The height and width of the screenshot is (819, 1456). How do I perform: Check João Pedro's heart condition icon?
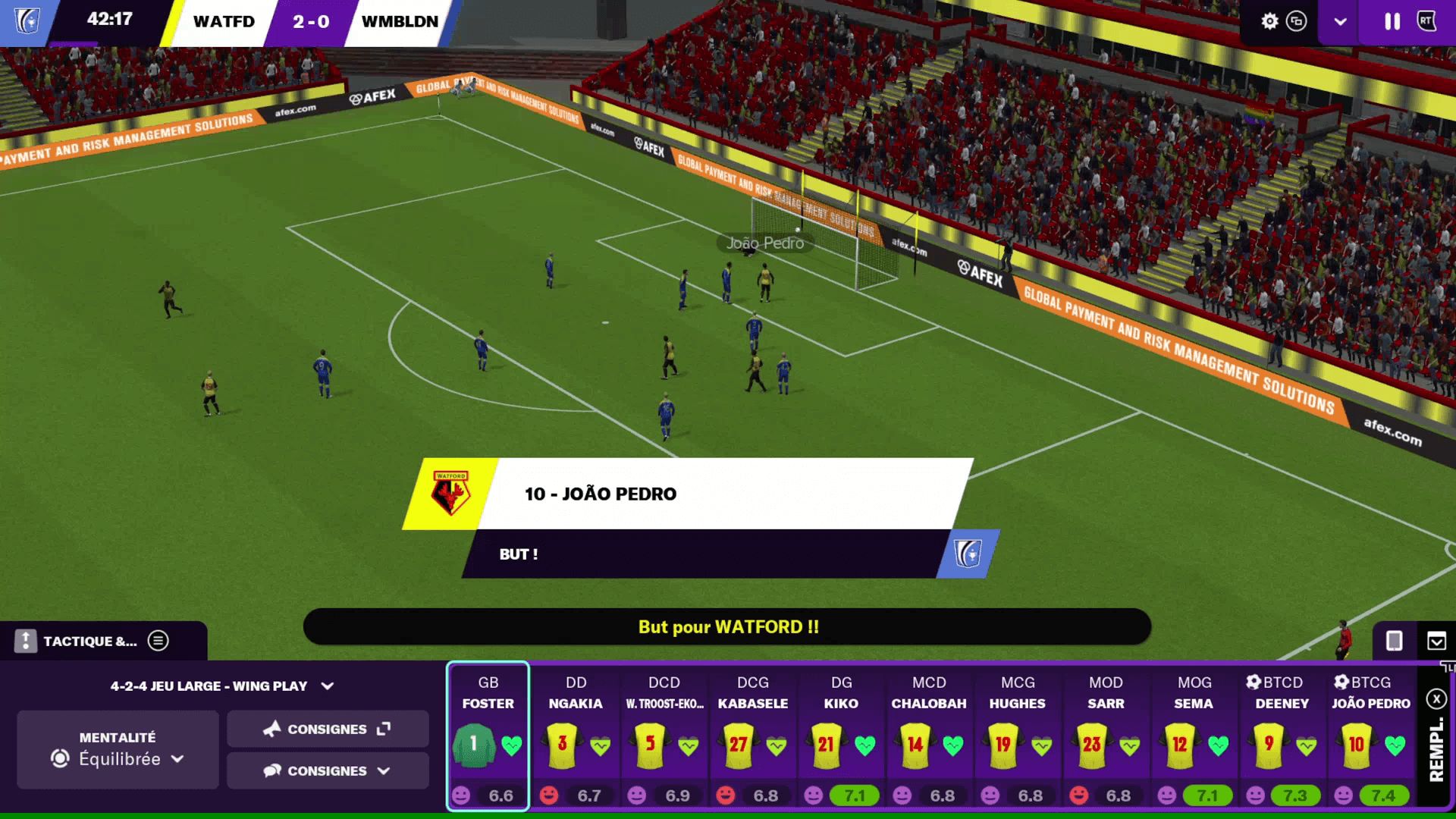pos(1396,745)
